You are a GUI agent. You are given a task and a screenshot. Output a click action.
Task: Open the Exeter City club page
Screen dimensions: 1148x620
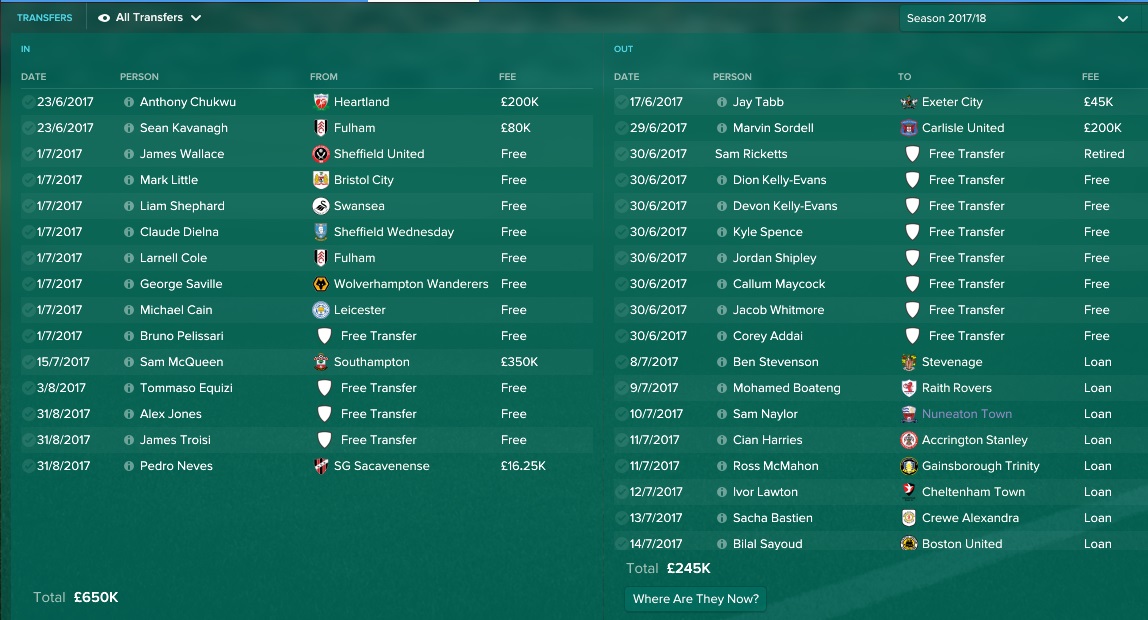click(x=952, y=102)
